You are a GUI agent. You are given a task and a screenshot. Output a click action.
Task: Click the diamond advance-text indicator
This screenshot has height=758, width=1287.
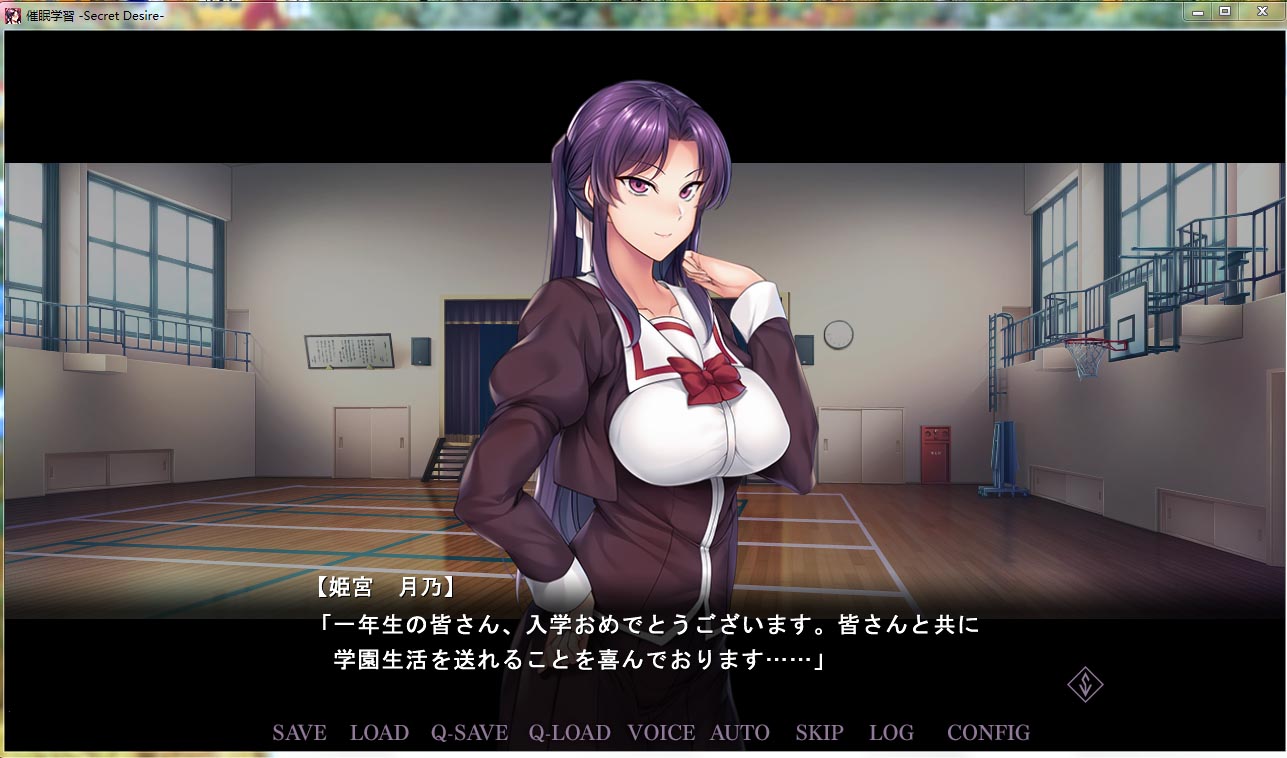(1085, 685)
